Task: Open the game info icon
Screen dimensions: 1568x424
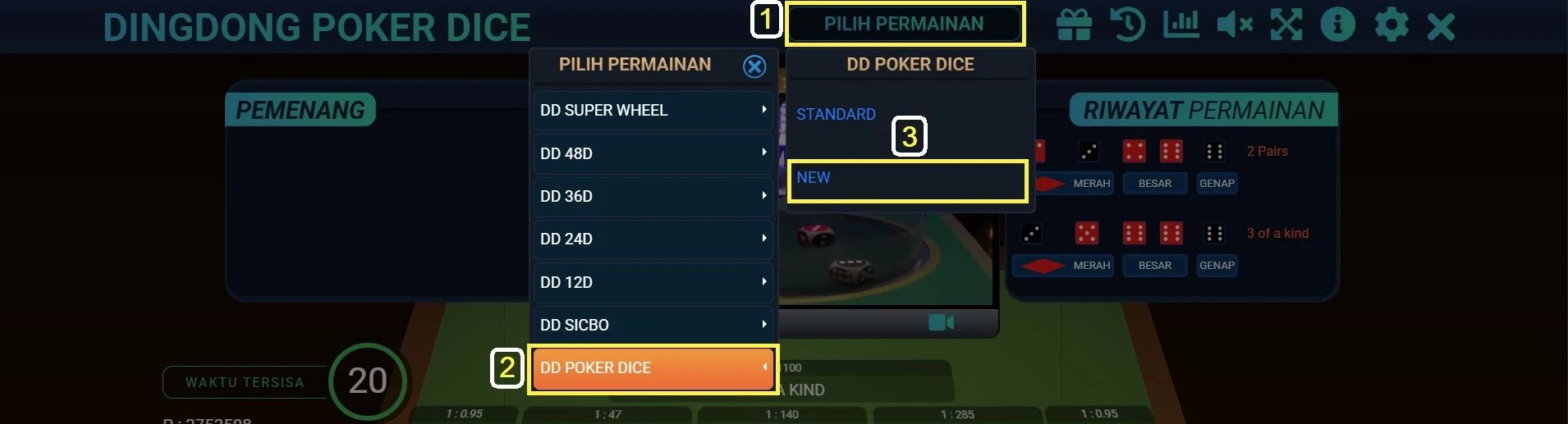Action: 1337,25
